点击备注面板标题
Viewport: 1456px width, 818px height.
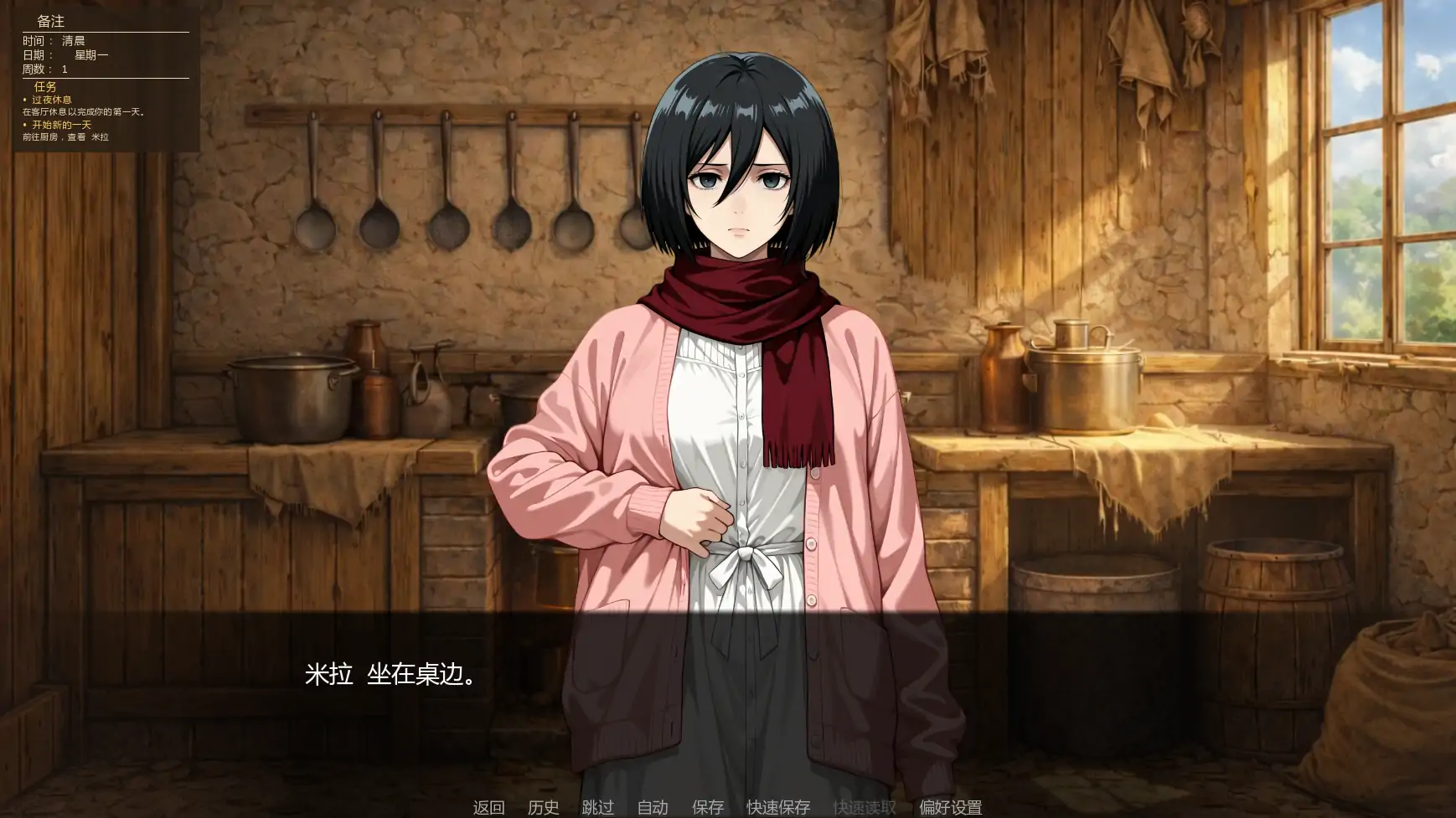[x=52, y=22]
